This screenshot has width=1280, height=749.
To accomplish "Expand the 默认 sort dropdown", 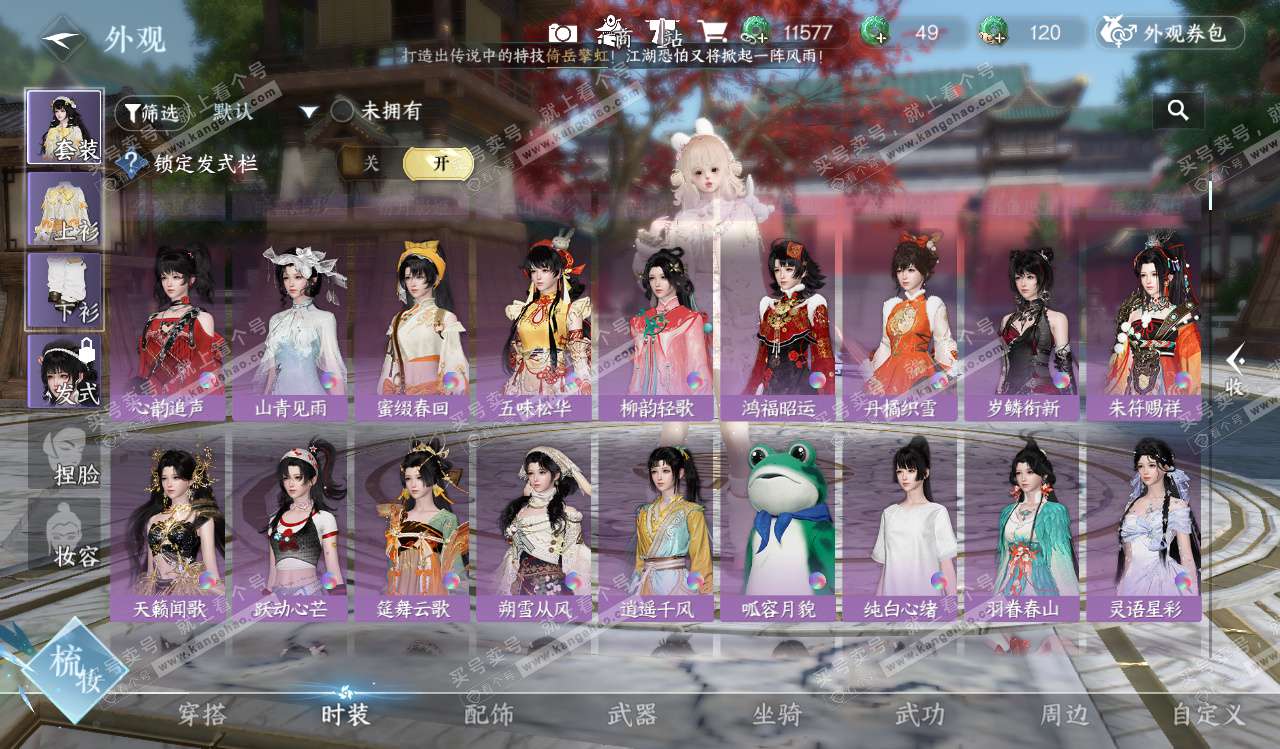I will pyautogui.click(x=309, y=112).
